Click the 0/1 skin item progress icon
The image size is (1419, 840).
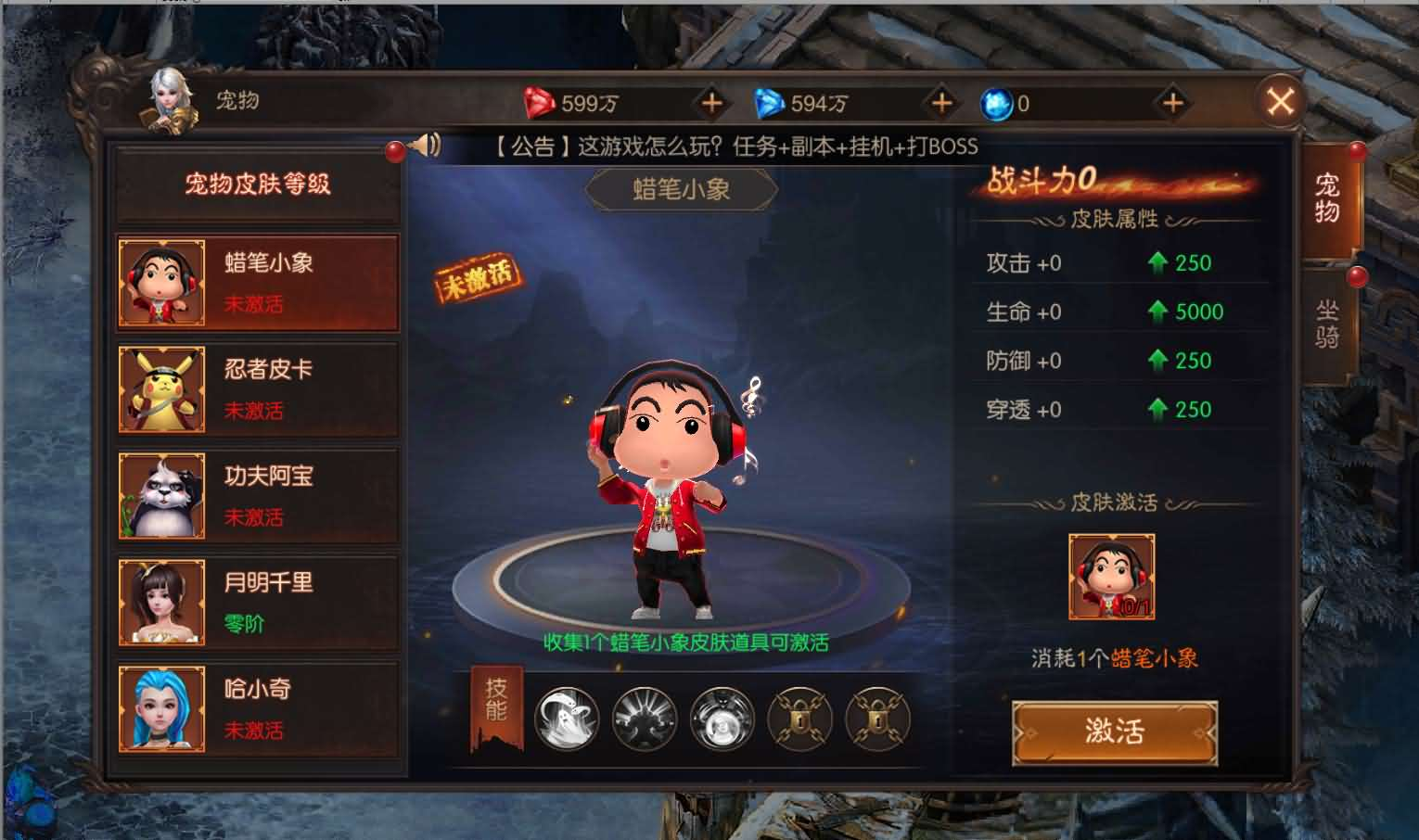click(x=1112, y=576)
